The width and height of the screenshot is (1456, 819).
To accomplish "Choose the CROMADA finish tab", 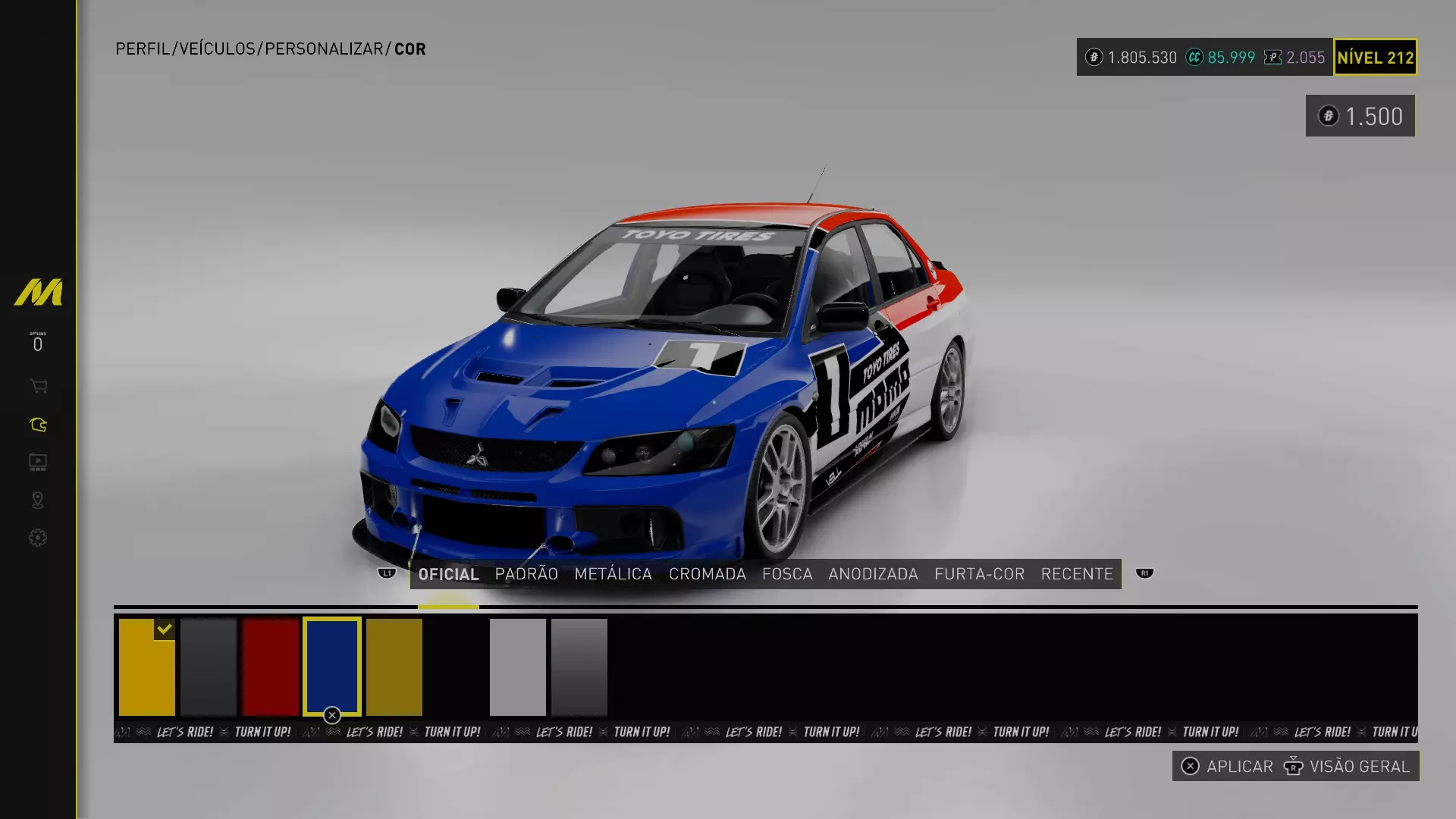I will (x=707, y=574).
